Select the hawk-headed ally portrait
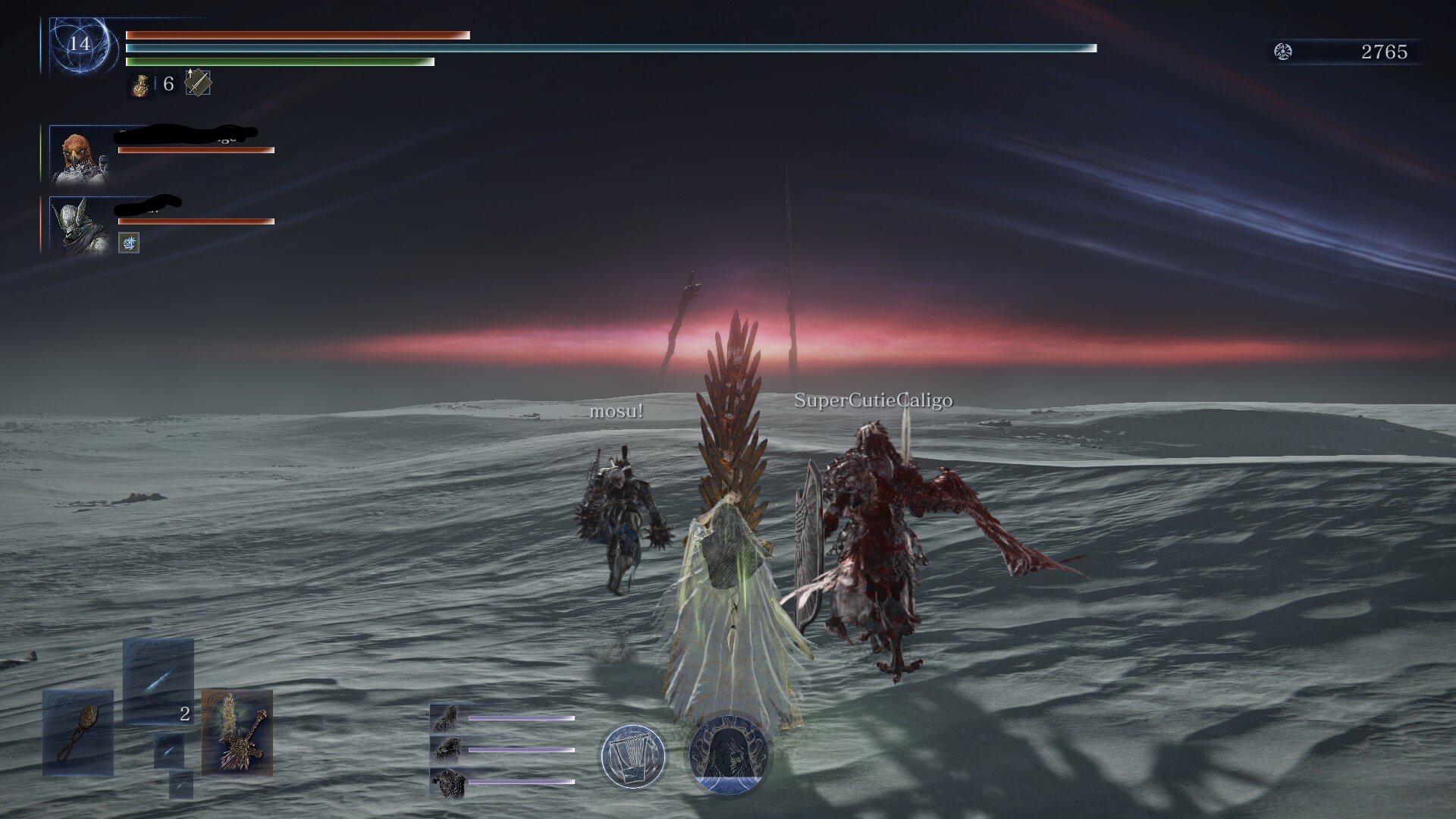This screenshot has height=819, width=1456. (78, 156)
